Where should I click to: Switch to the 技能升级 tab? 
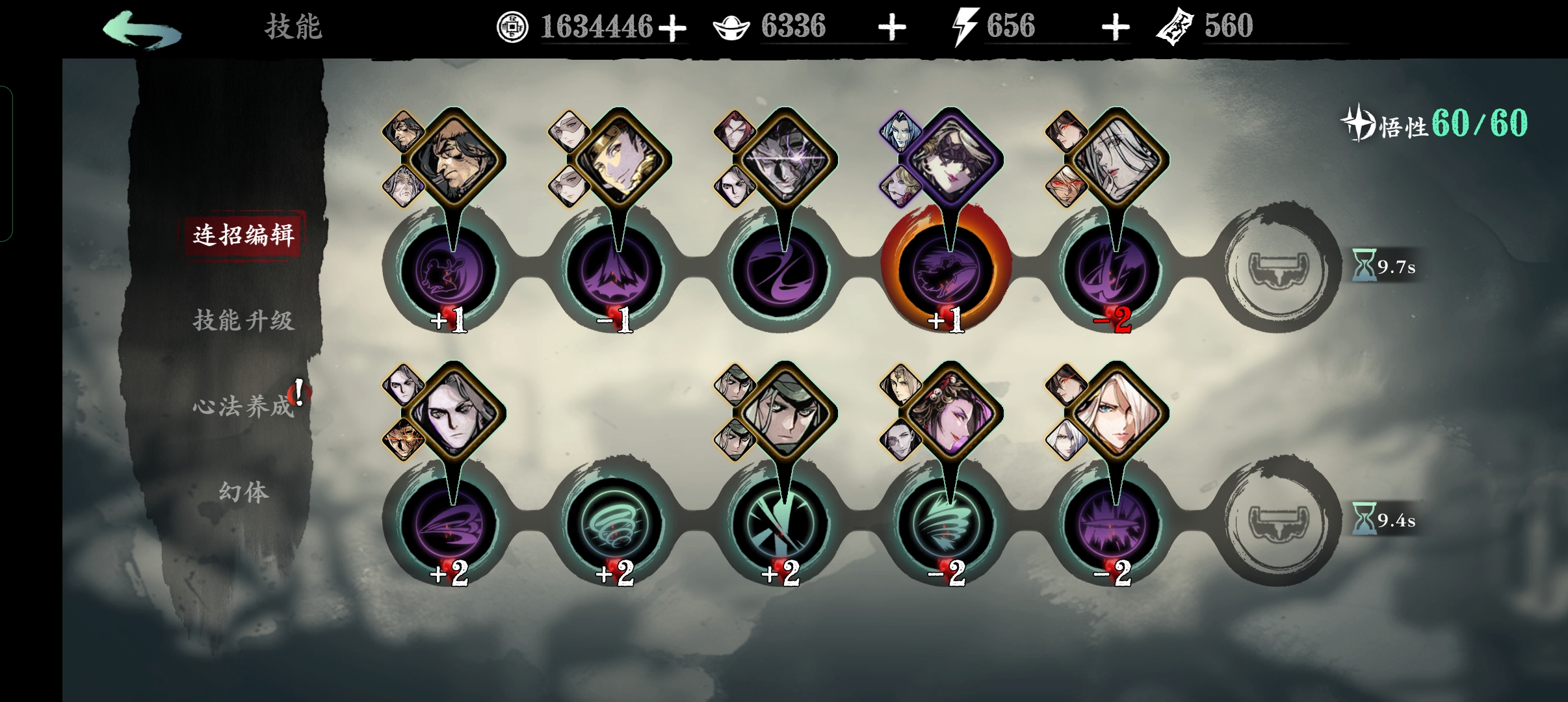tap(243, 320)
